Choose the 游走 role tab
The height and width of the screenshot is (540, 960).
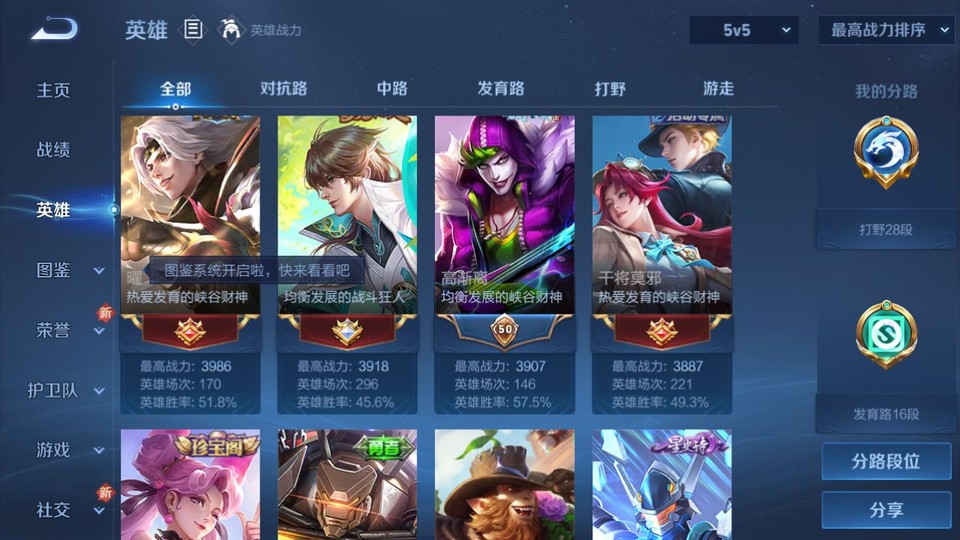[x=718, y=89]
